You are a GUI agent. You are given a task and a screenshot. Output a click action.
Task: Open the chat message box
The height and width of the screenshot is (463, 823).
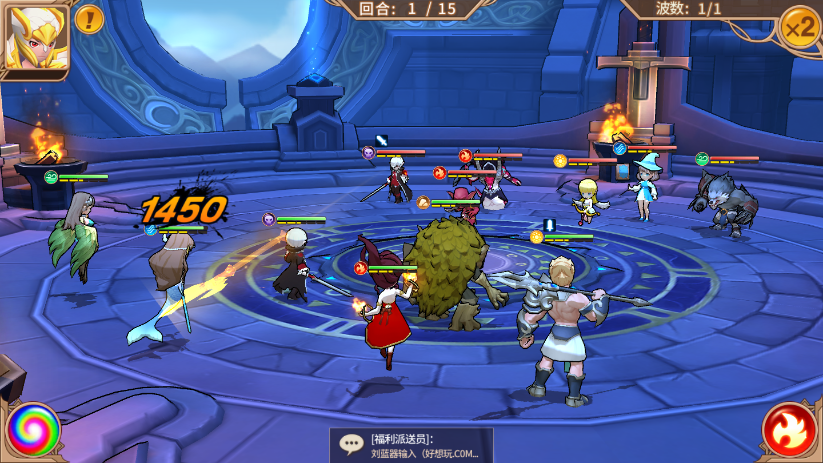[411, 445]
